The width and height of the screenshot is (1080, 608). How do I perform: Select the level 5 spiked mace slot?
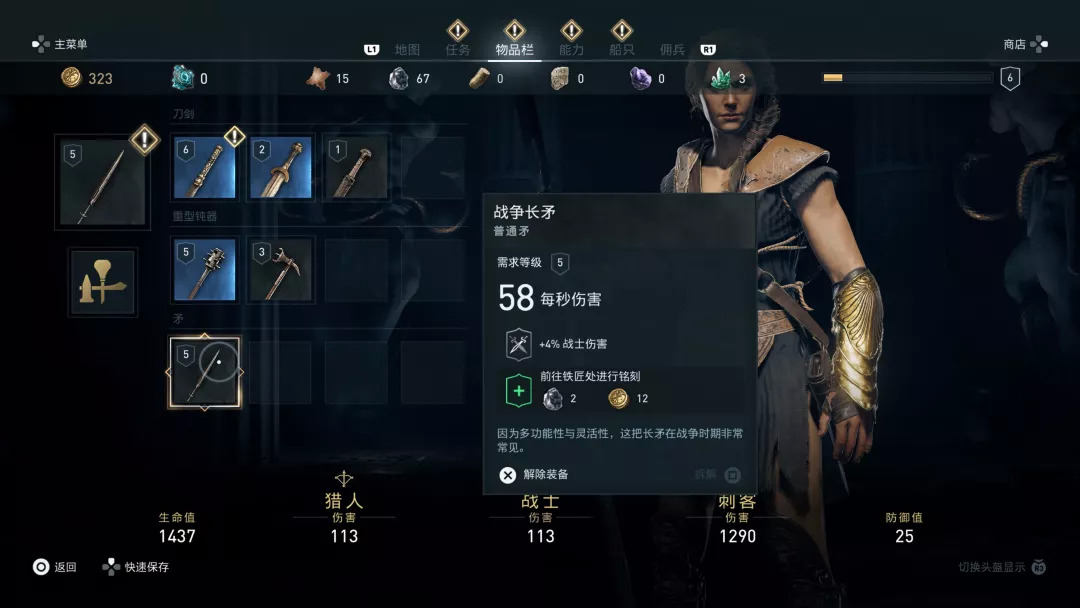click(205, 270)
